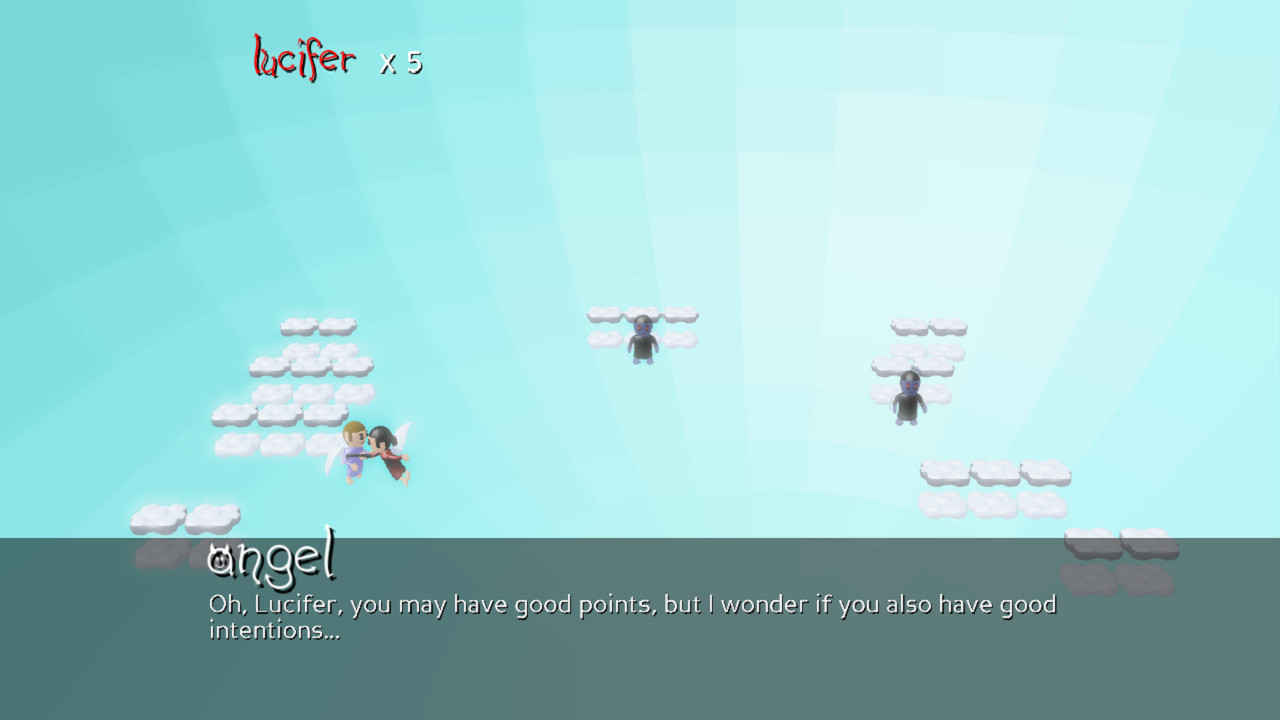Click the bottom-right cloud platform
1280x720 pixels.
[x=1120, y=545]
